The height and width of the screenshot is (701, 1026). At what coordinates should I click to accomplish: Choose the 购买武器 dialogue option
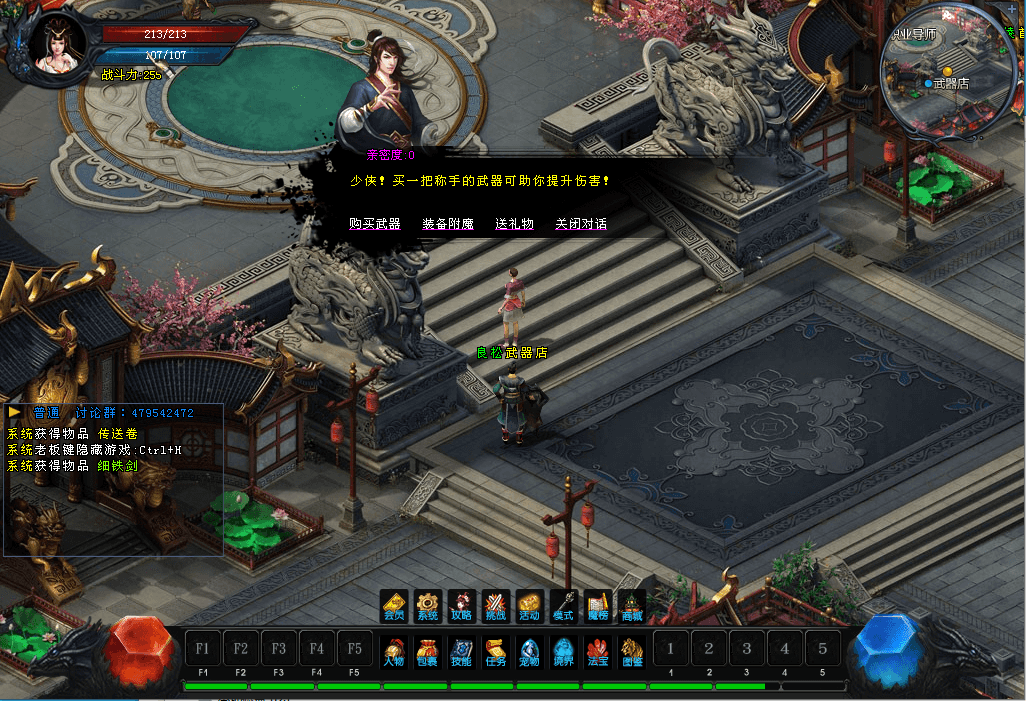tap(375, 224)
